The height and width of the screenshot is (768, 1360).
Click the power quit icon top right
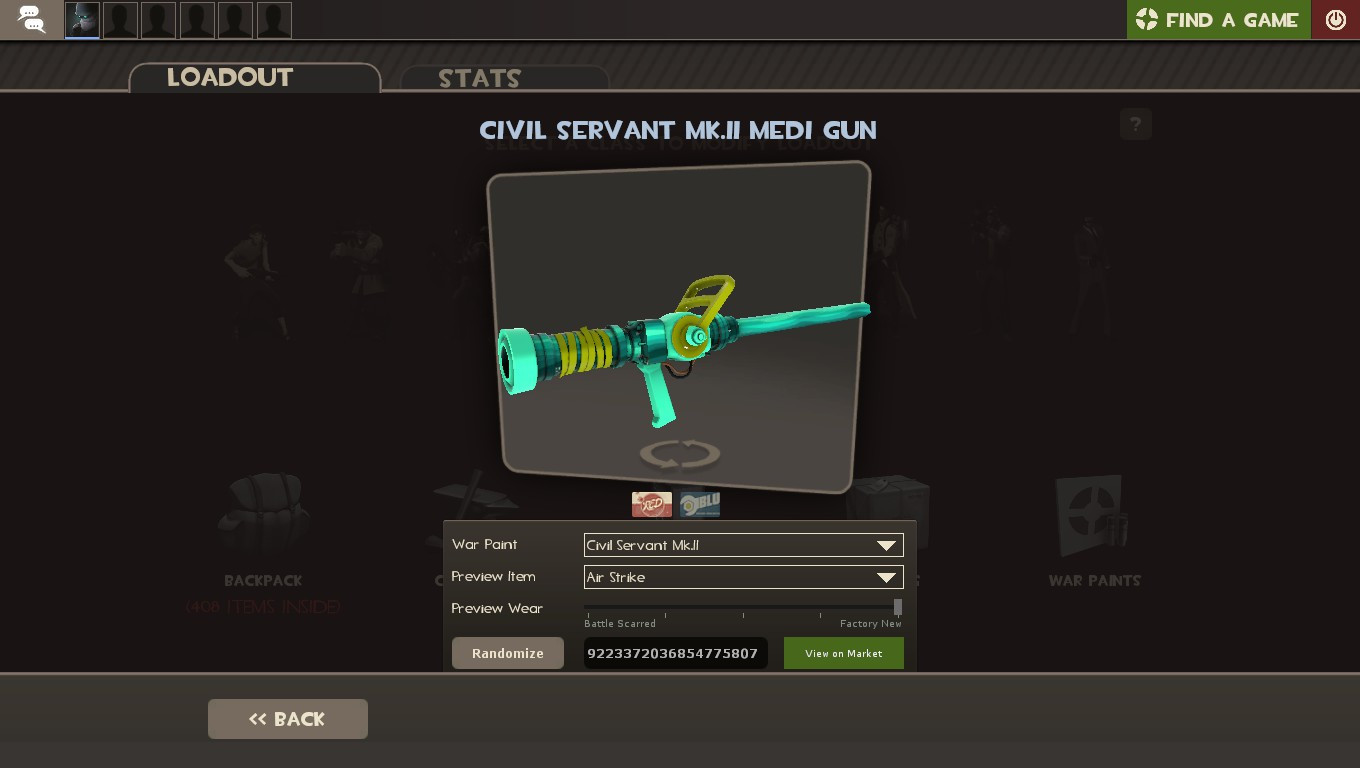click(x=1336, y=19)
